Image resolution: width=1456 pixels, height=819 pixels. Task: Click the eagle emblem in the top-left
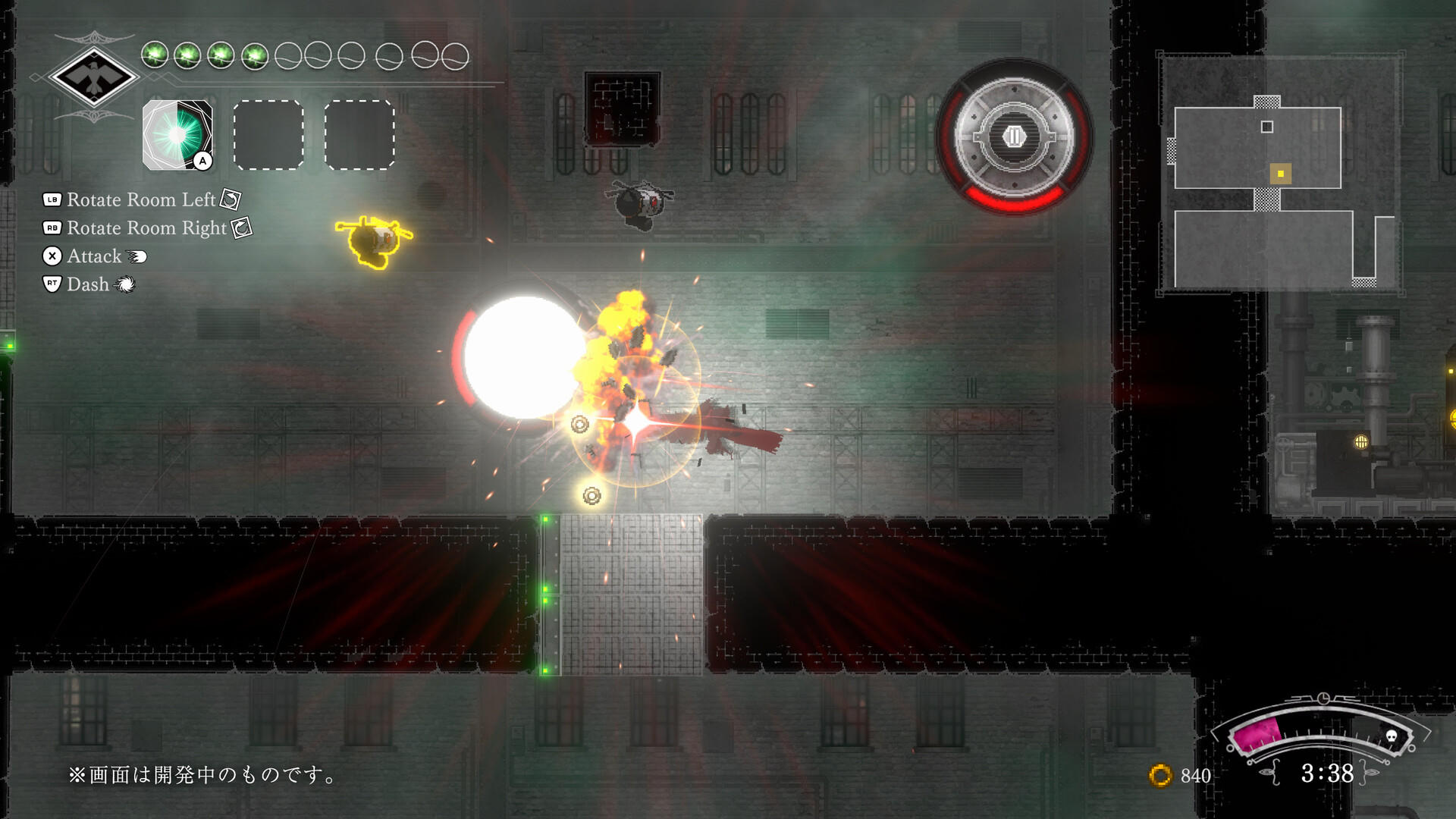pyautogui.click(x=94, y=76)
